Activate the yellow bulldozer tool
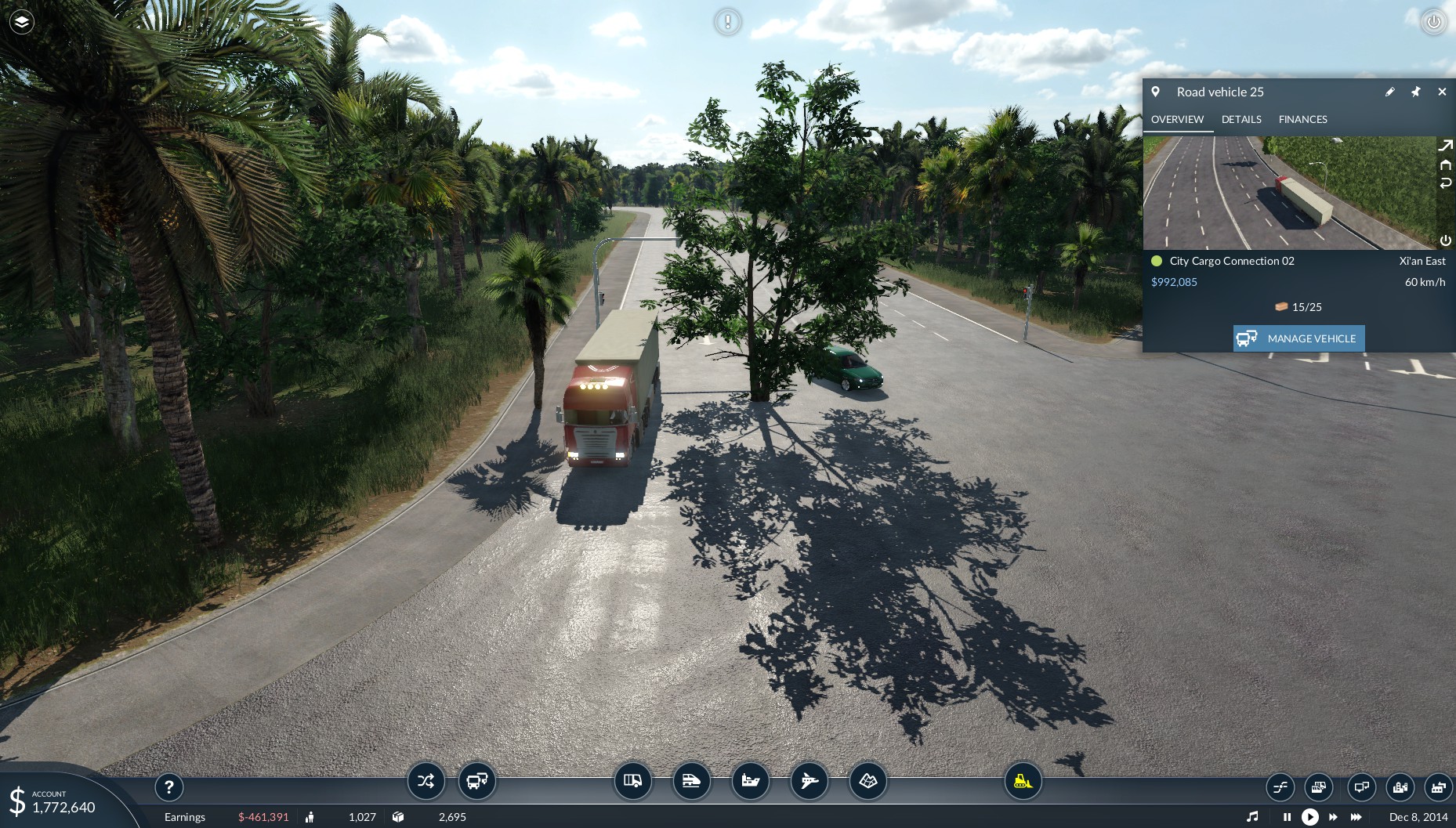This screenshot has height=828, width=1456. (1023, 780)
